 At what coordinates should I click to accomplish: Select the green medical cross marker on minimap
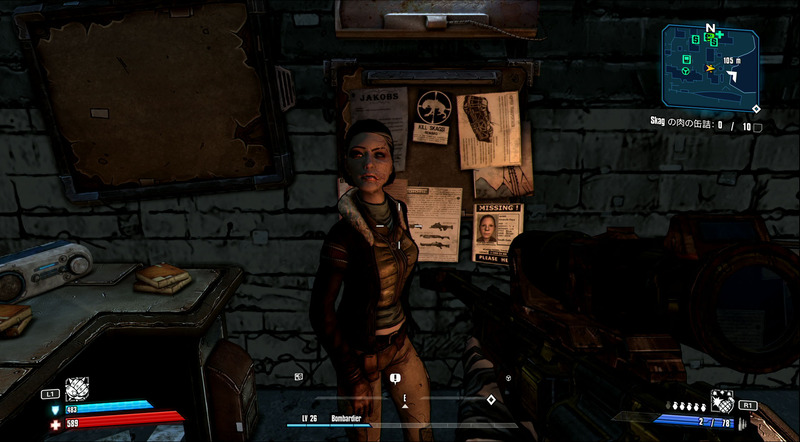click(719, 35)
